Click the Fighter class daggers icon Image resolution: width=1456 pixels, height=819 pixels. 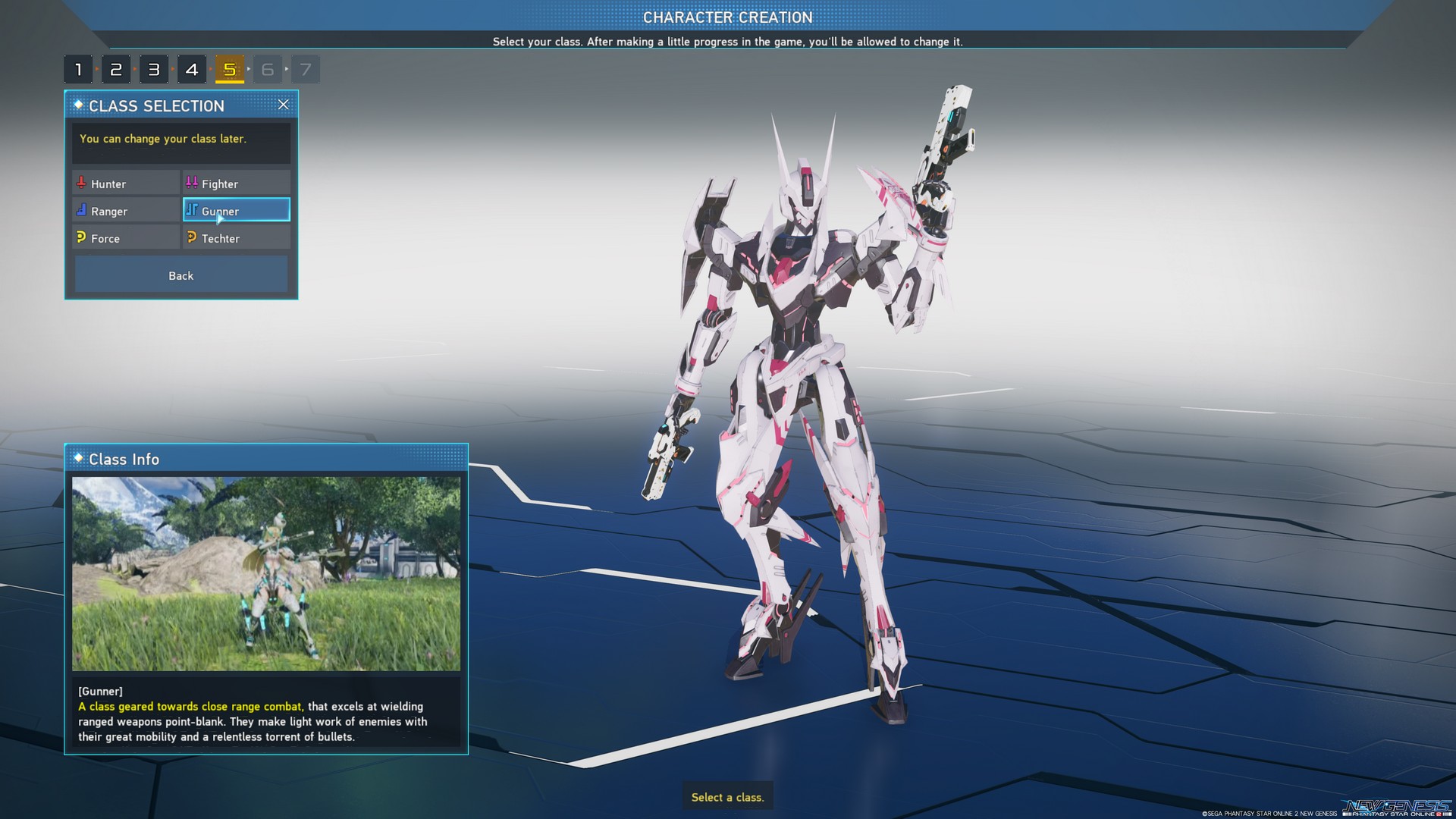191,182
